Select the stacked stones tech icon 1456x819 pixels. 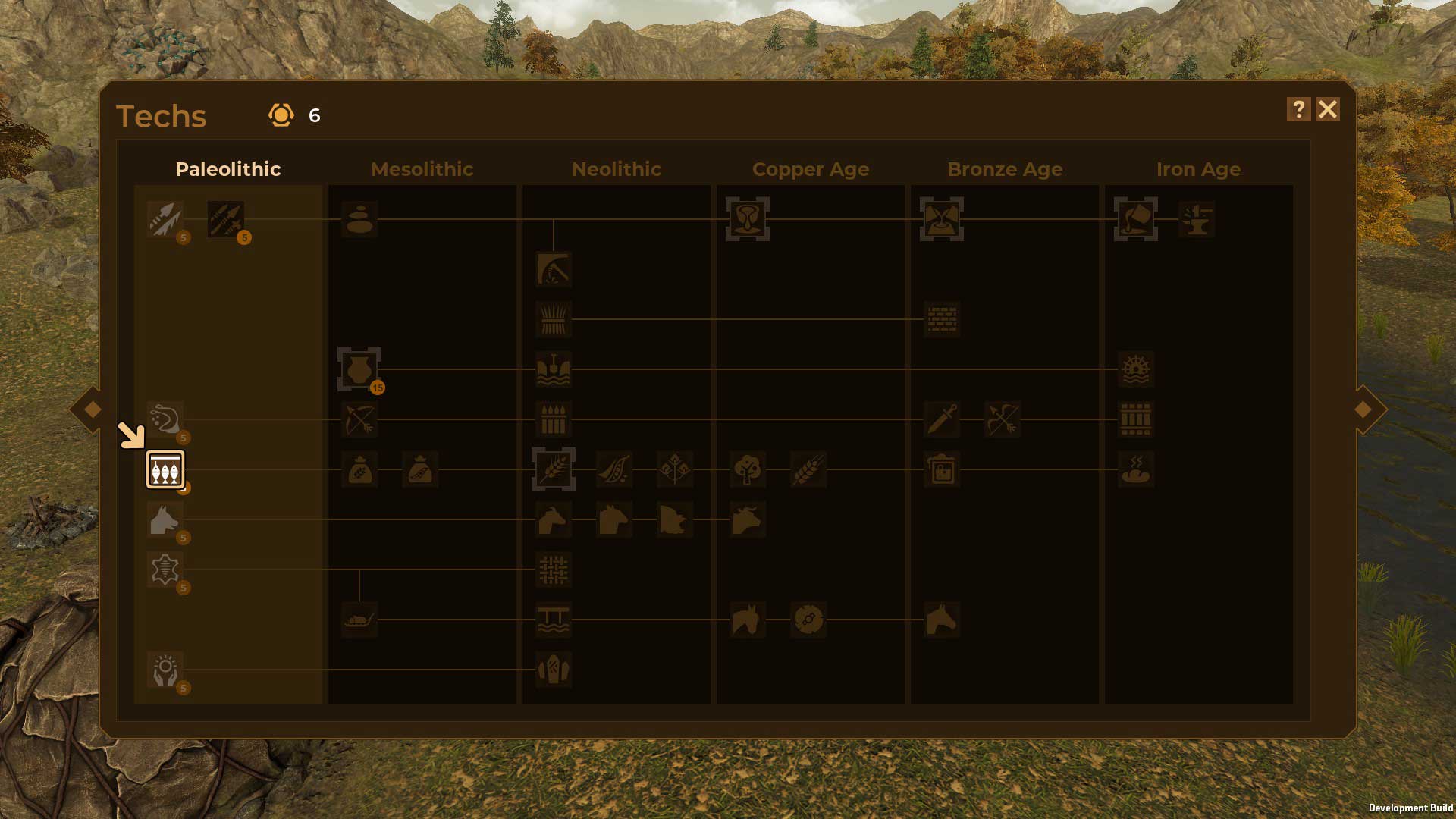(x=359, y=220)
